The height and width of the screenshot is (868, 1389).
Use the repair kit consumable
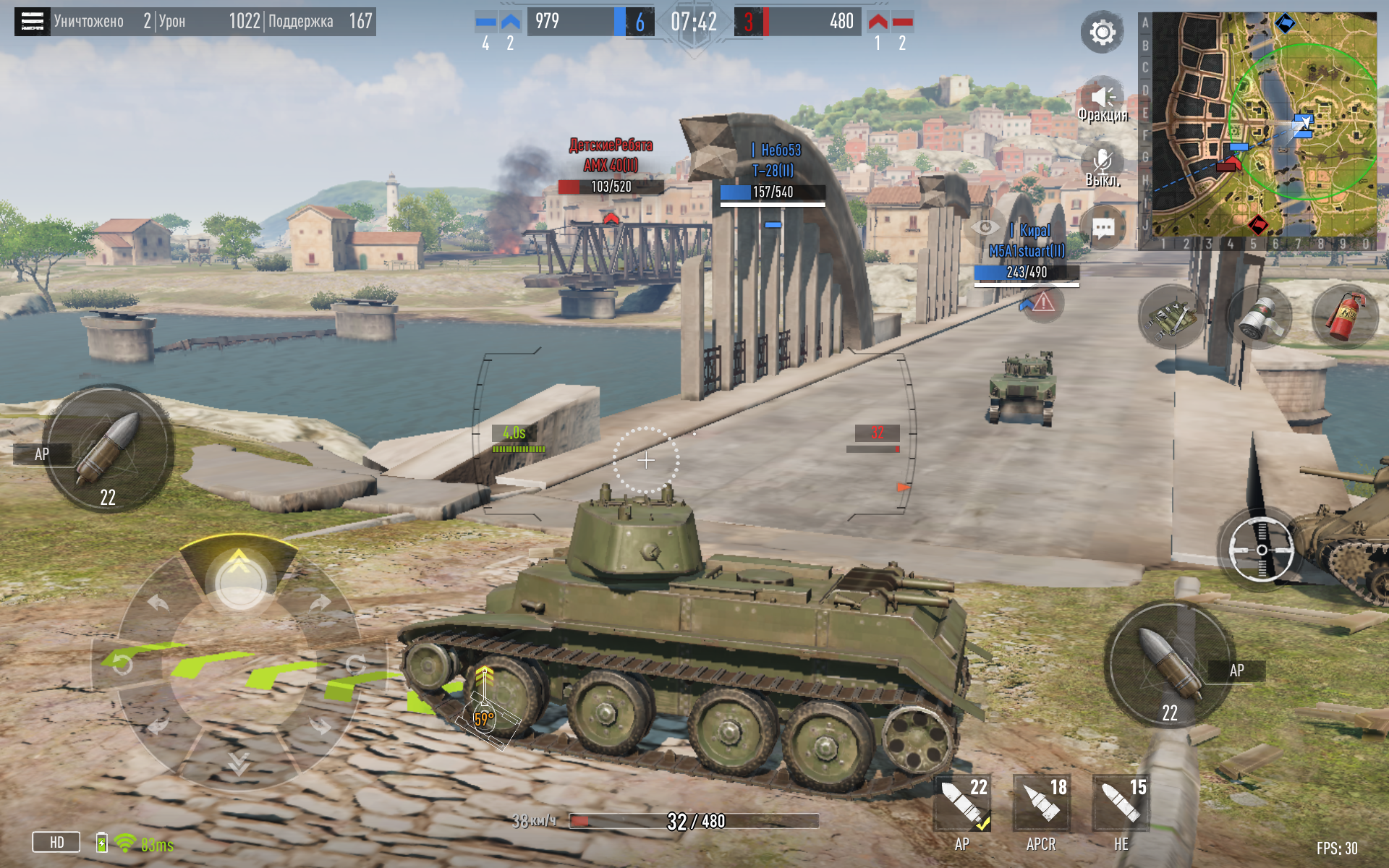click(1171, 317)
